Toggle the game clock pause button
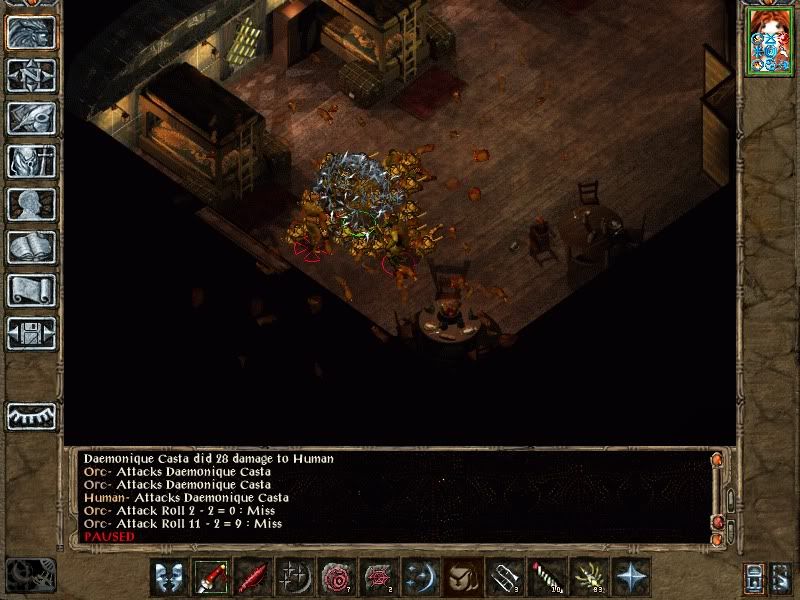The image size is (800, 600). click(x=29, y=575)
